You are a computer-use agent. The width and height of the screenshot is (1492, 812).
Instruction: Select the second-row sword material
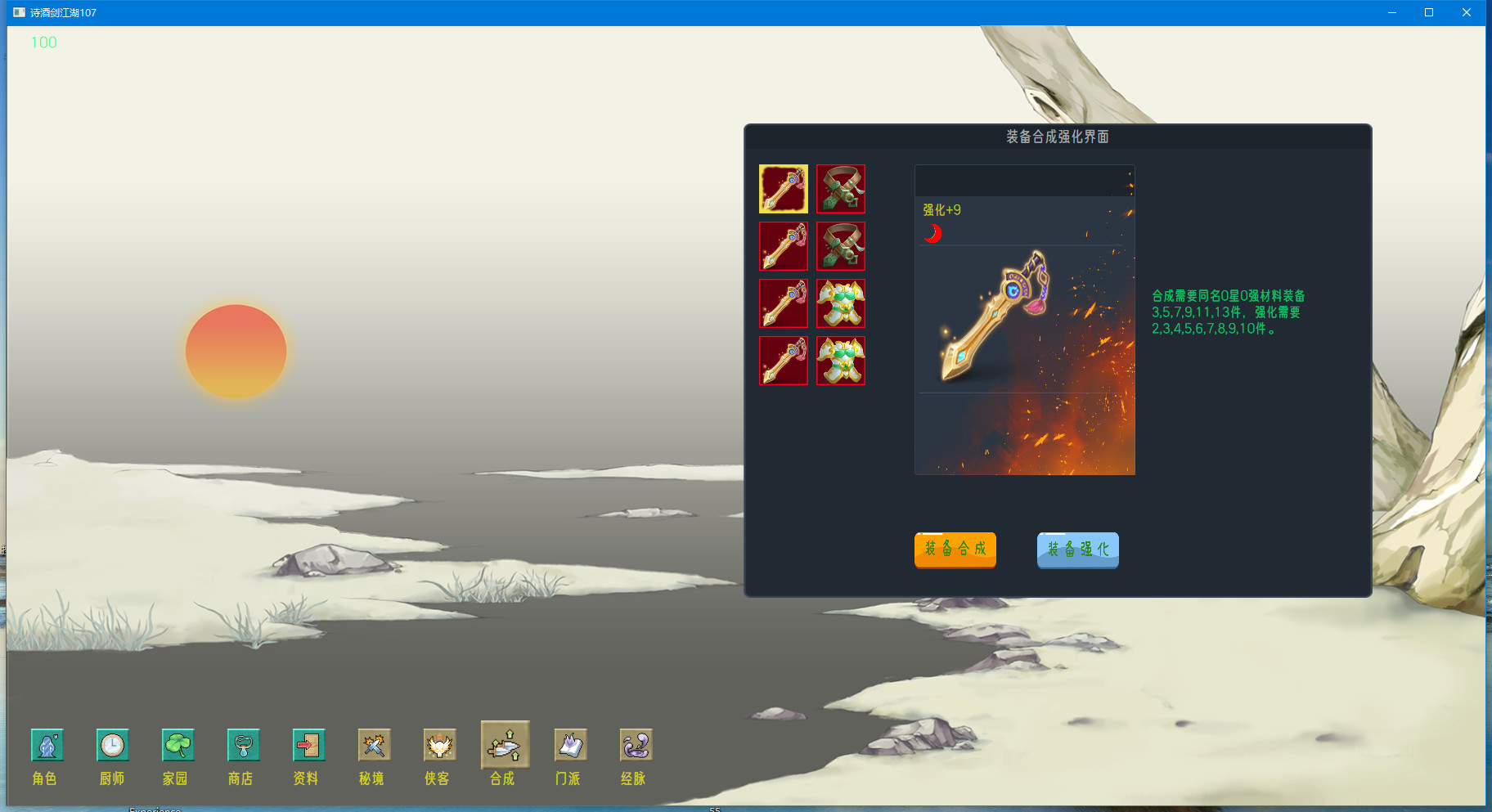783,246
